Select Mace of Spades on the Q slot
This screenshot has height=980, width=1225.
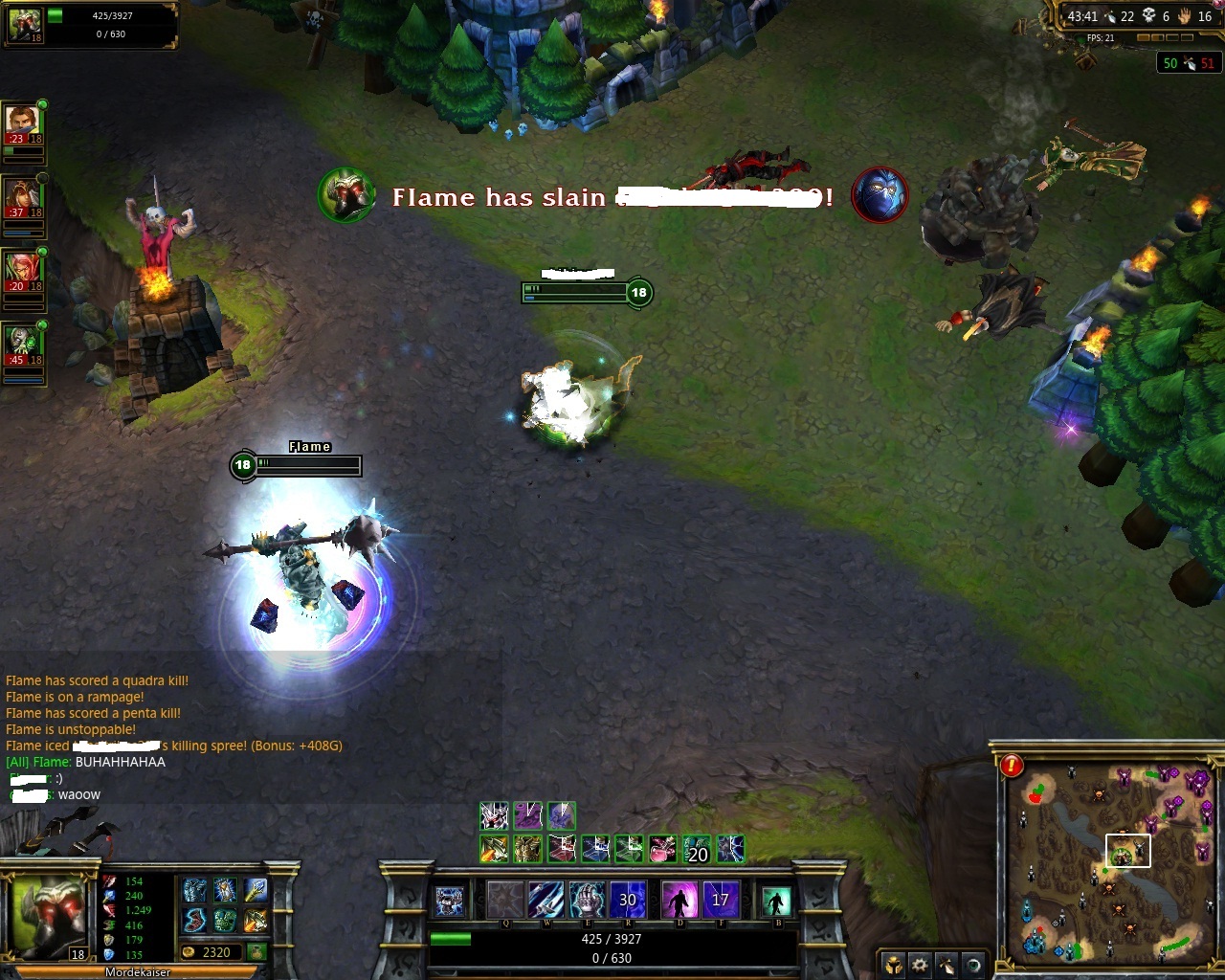tap(505, 900)
